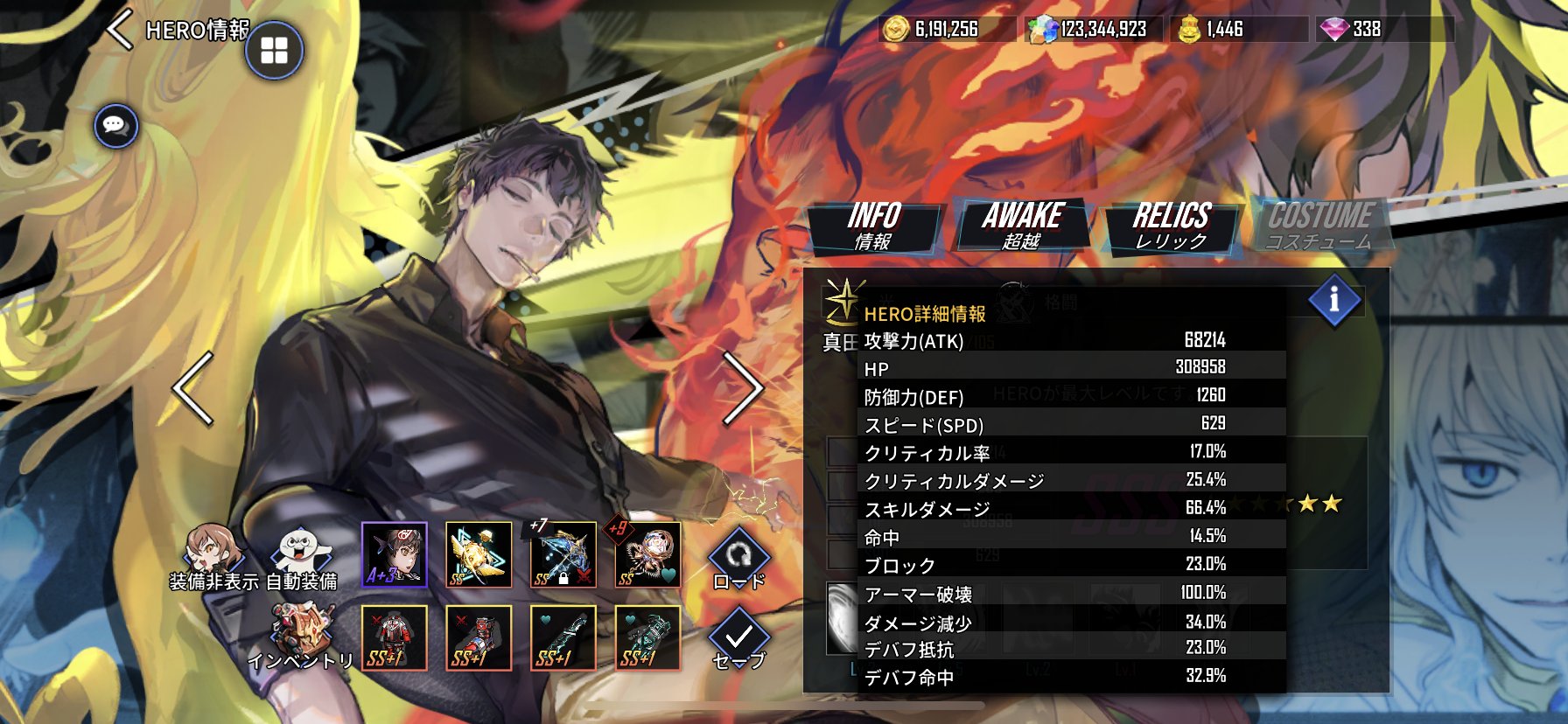Click the blue diamond info button
The image size is (1568, 724).
(x=1333, y=301)
